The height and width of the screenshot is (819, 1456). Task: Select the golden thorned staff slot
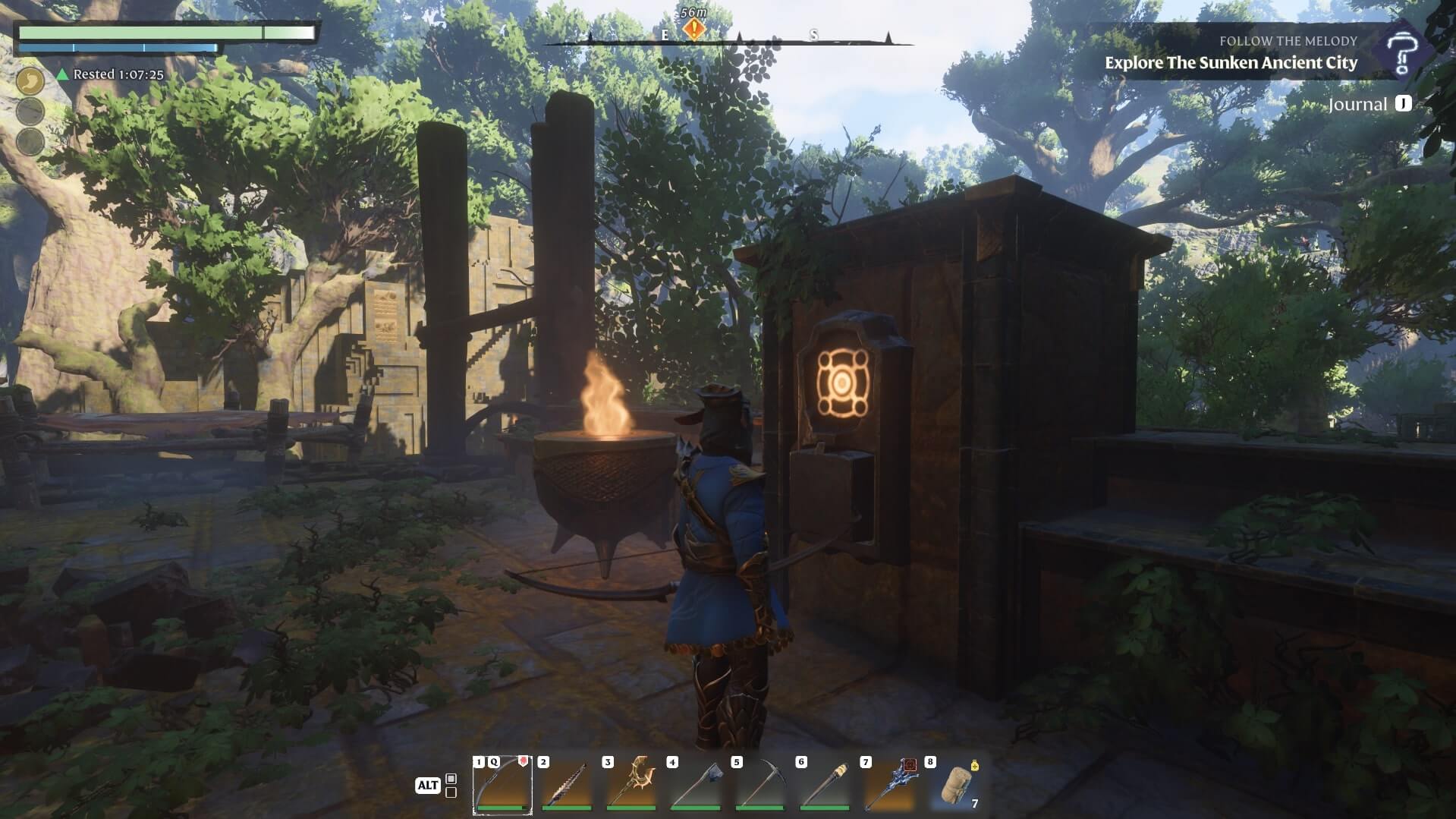631,785
